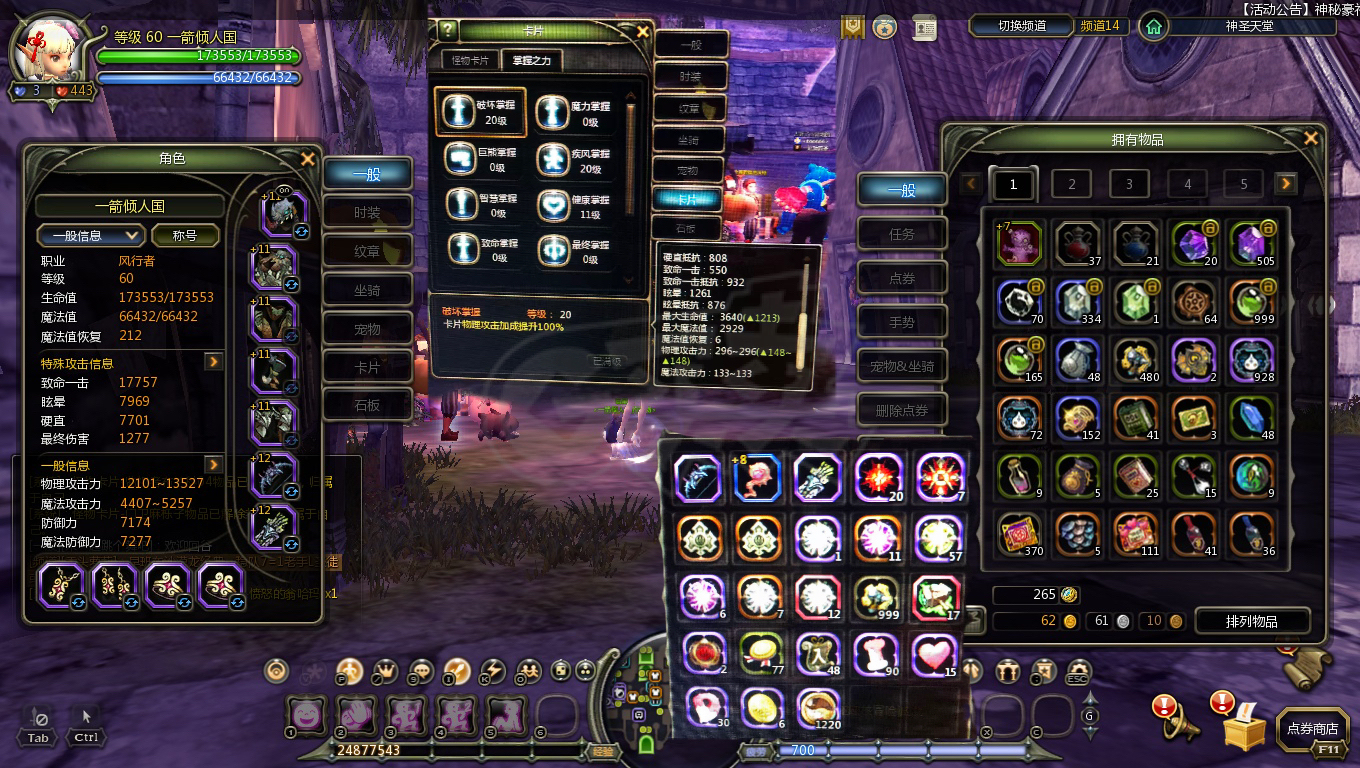1360x768 pixels.
Task: Click the 删除点券 button
Action: click(901, 410)
